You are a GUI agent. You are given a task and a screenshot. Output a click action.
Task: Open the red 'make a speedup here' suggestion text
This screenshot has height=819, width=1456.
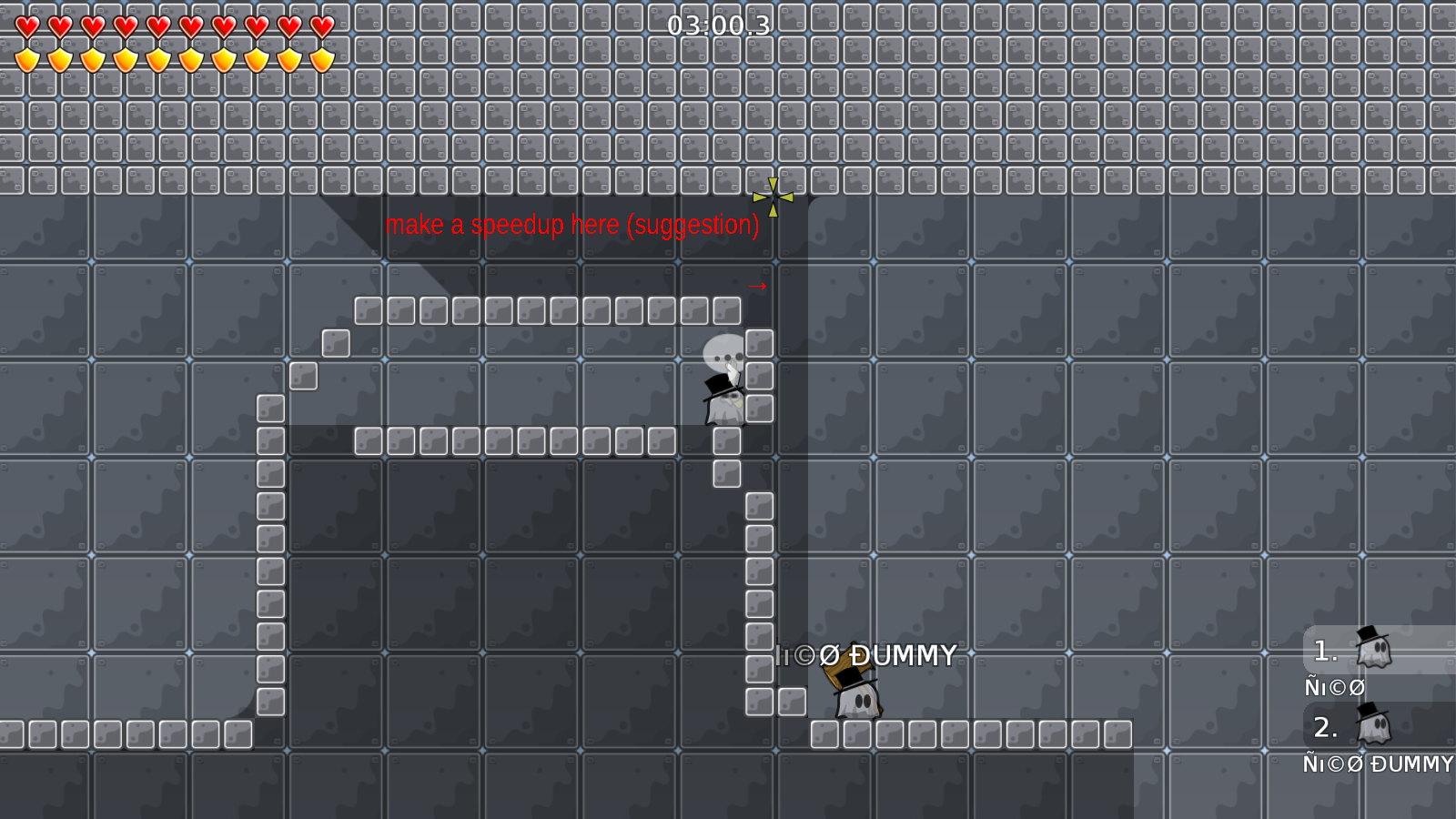click(573, 226)
